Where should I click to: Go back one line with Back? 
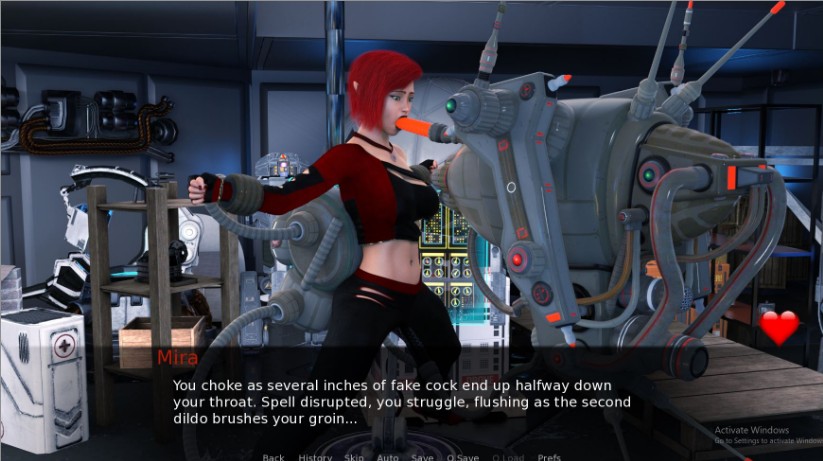(274, 457)
